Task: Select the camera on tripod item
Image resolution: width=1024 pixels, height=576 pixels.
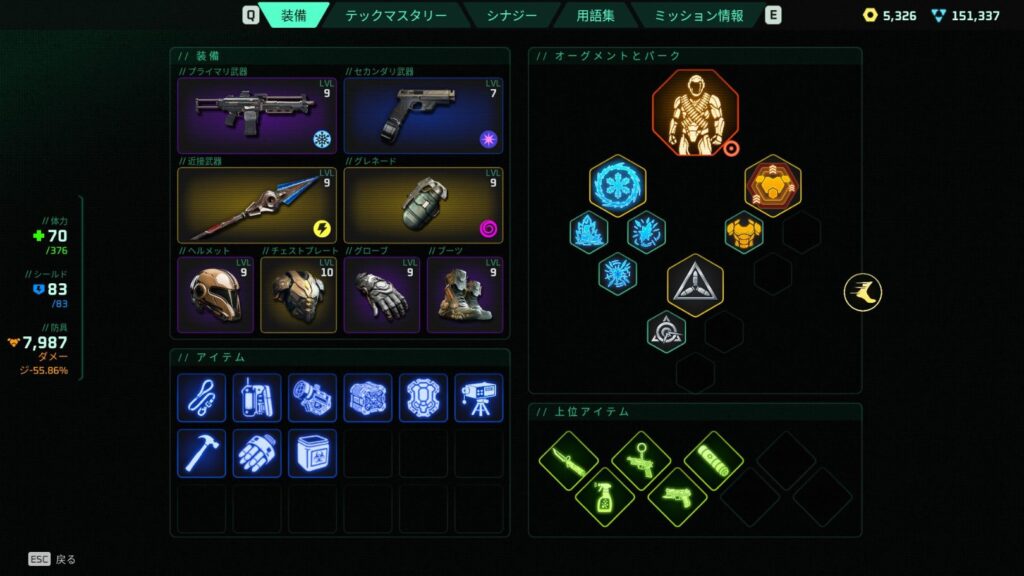Action: click(x=478, y=398)
